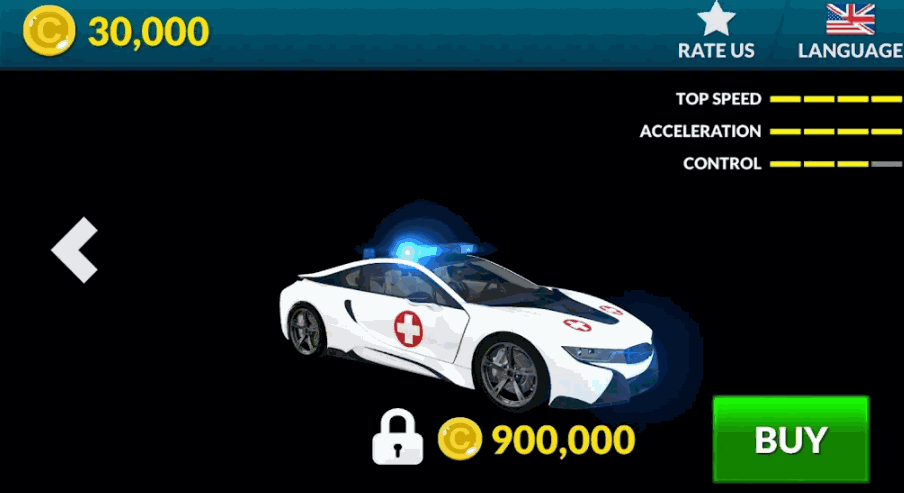Viewport: 904px width, 493px height.
Task: Go to the previous car with left arrow
Action: pos(76,249)
